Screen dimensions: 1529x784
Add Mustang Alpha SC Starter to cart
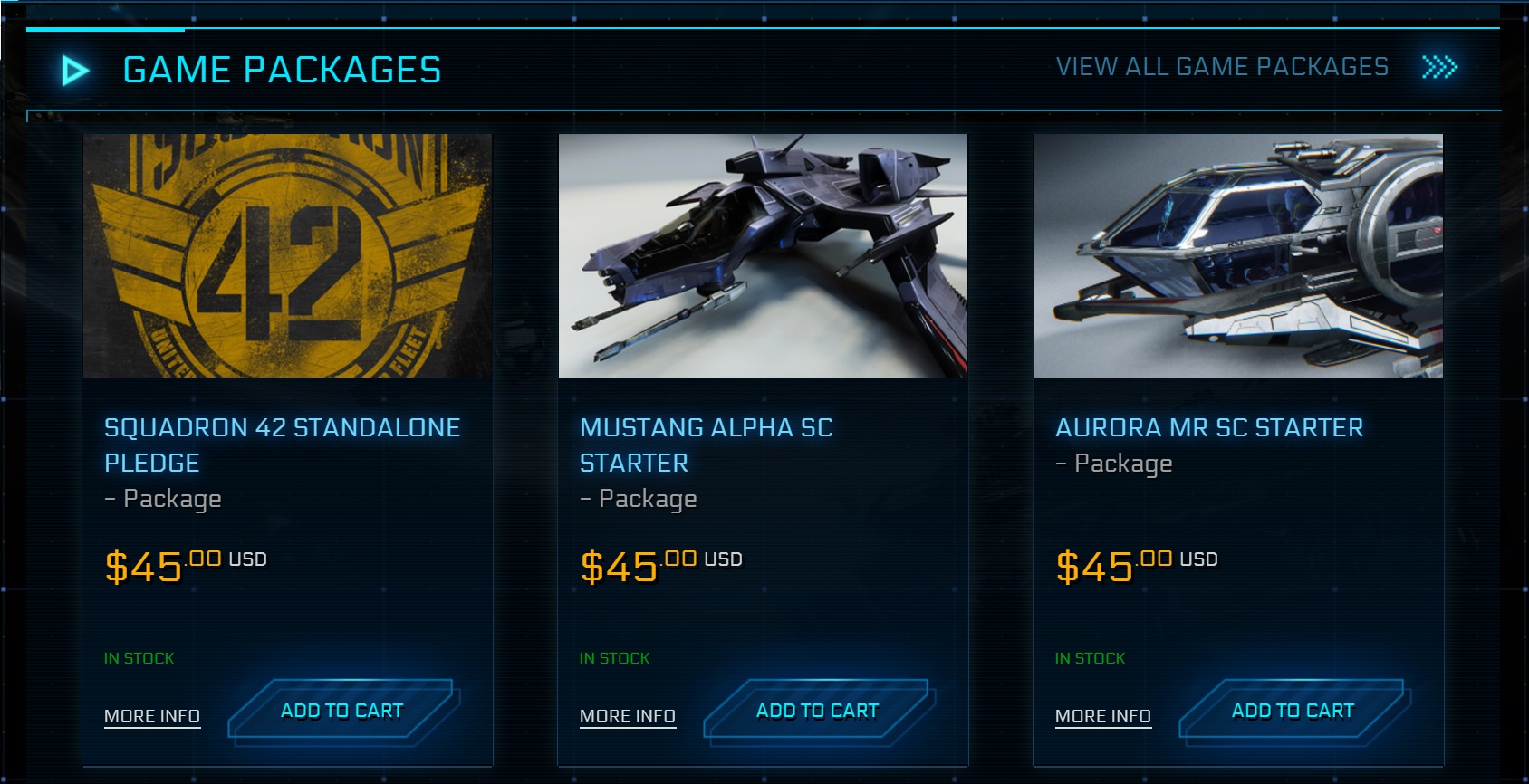tap(816, 711)
